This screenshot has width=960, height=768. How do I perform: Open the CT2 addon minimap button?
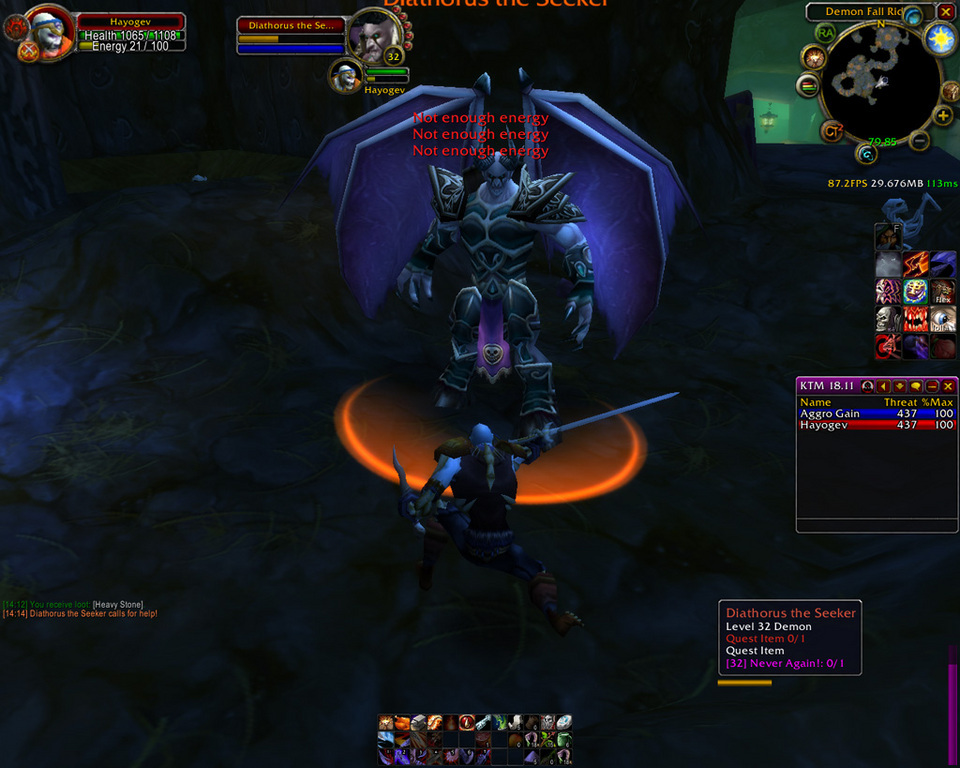click(x=832, y=130)
